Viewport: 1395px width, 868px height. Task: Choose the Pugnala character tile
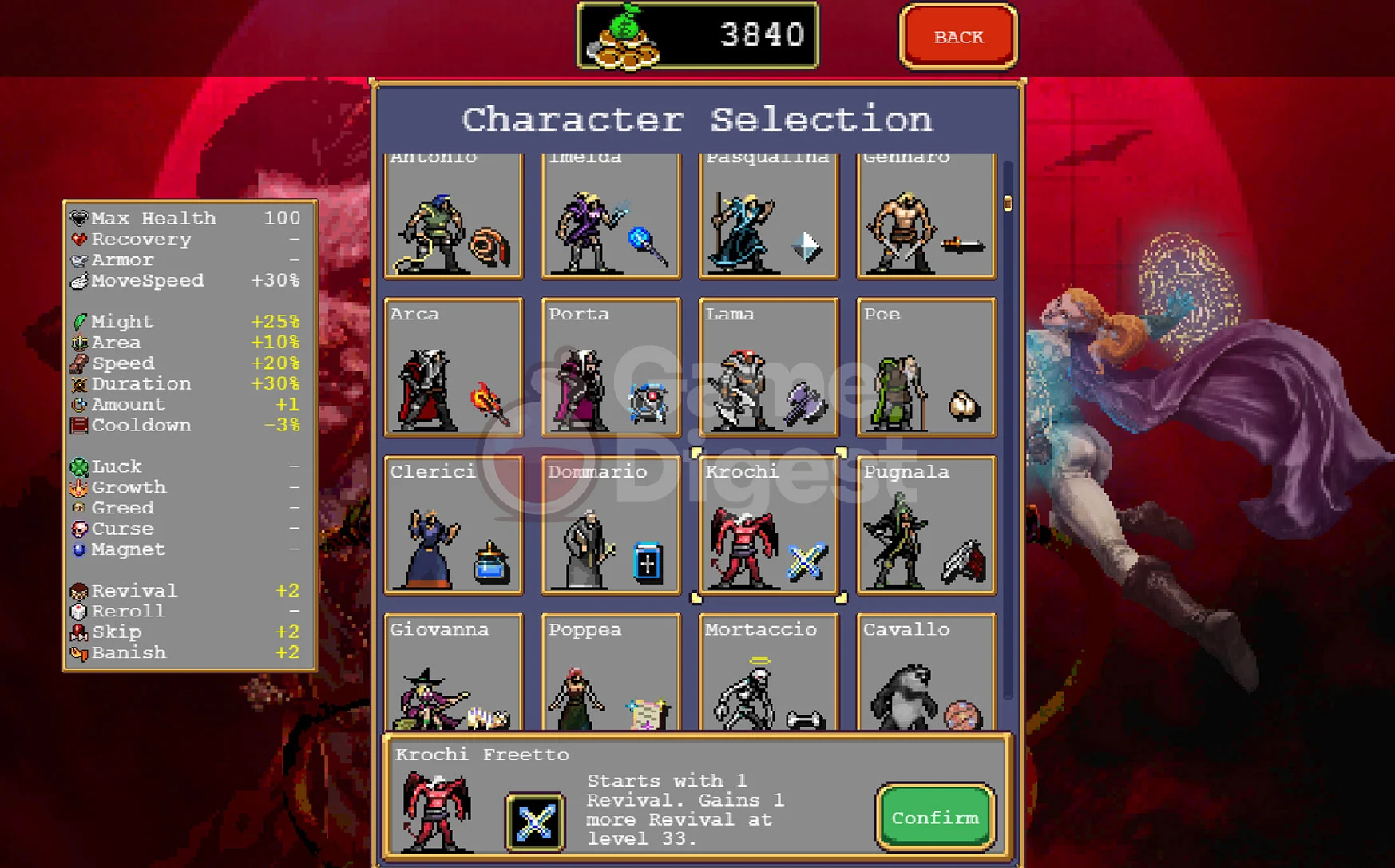(926, 525)
